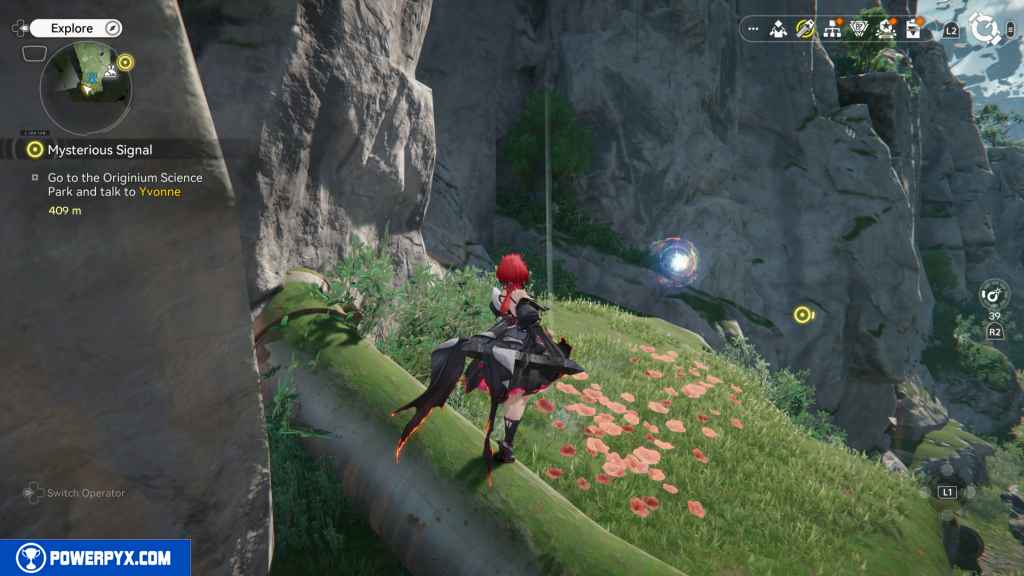Image resolution: width=1024 pixels, height=576 pixels.
Task: Open the three-dot more options menu
Action: [753, 29]
